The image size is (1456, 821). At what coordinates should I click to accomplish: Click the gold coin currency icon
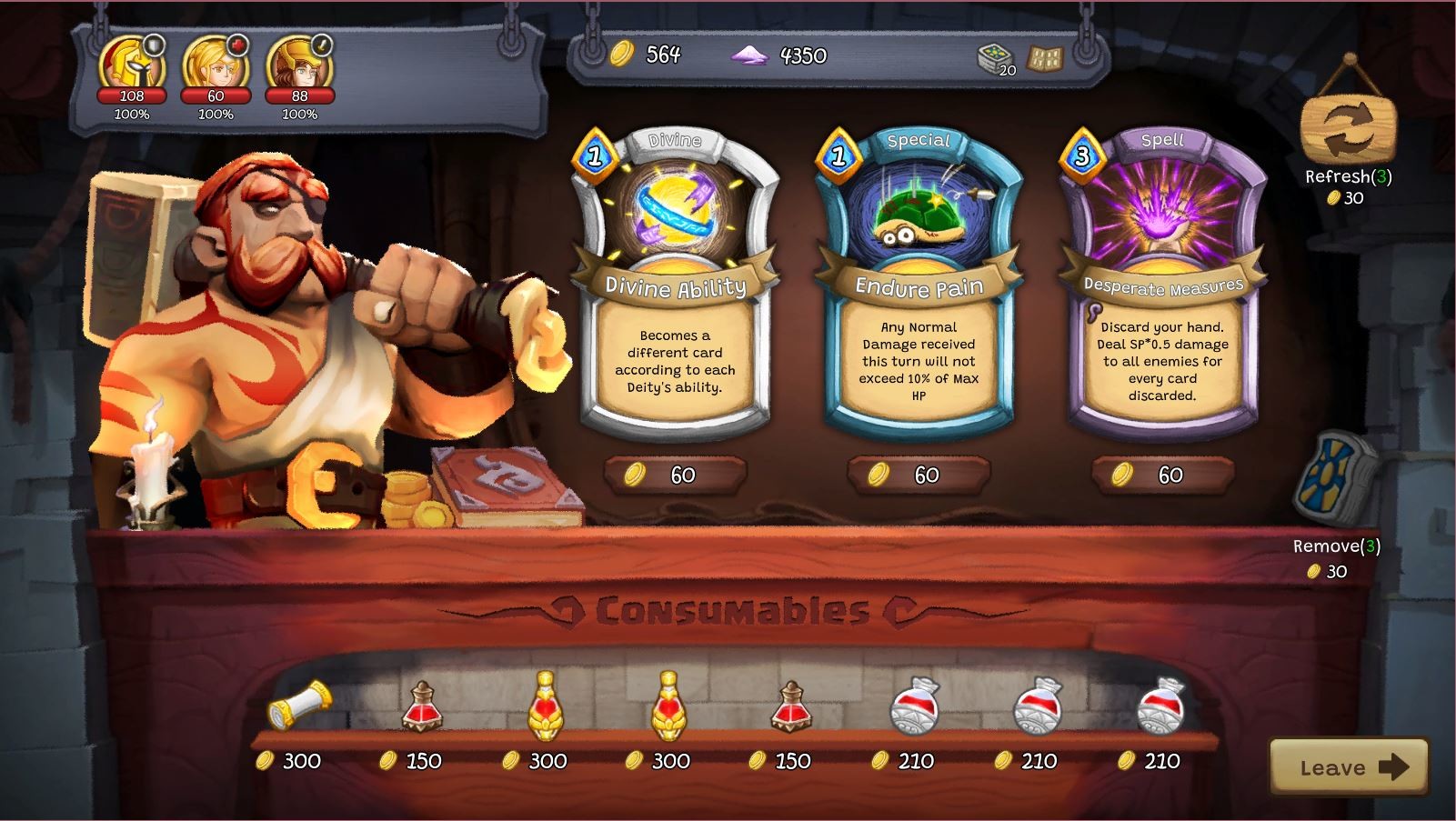(x=619, y=55)
